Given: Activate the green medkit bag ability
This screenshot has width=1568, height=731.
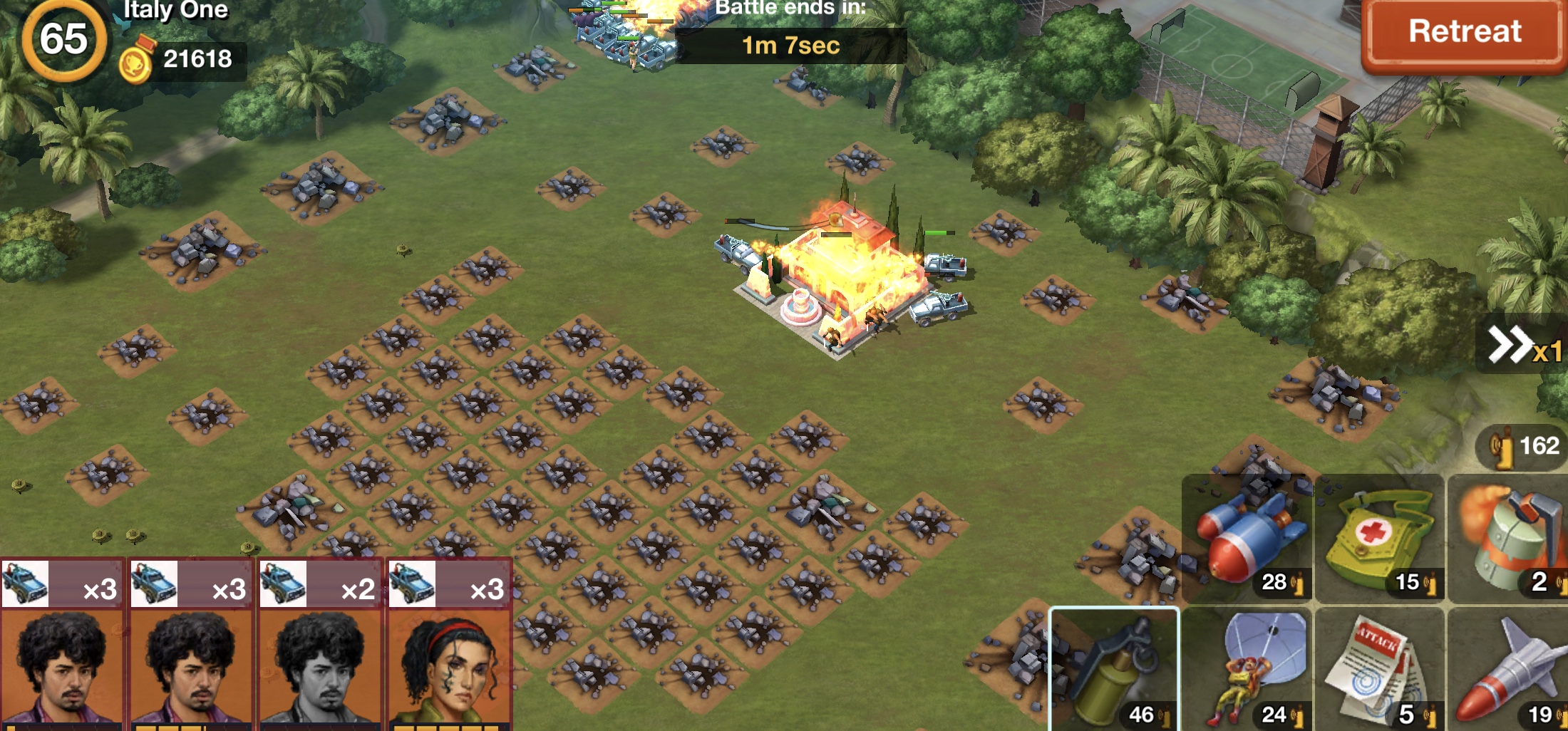Looking at the screenshot, I should point(1379,539).
